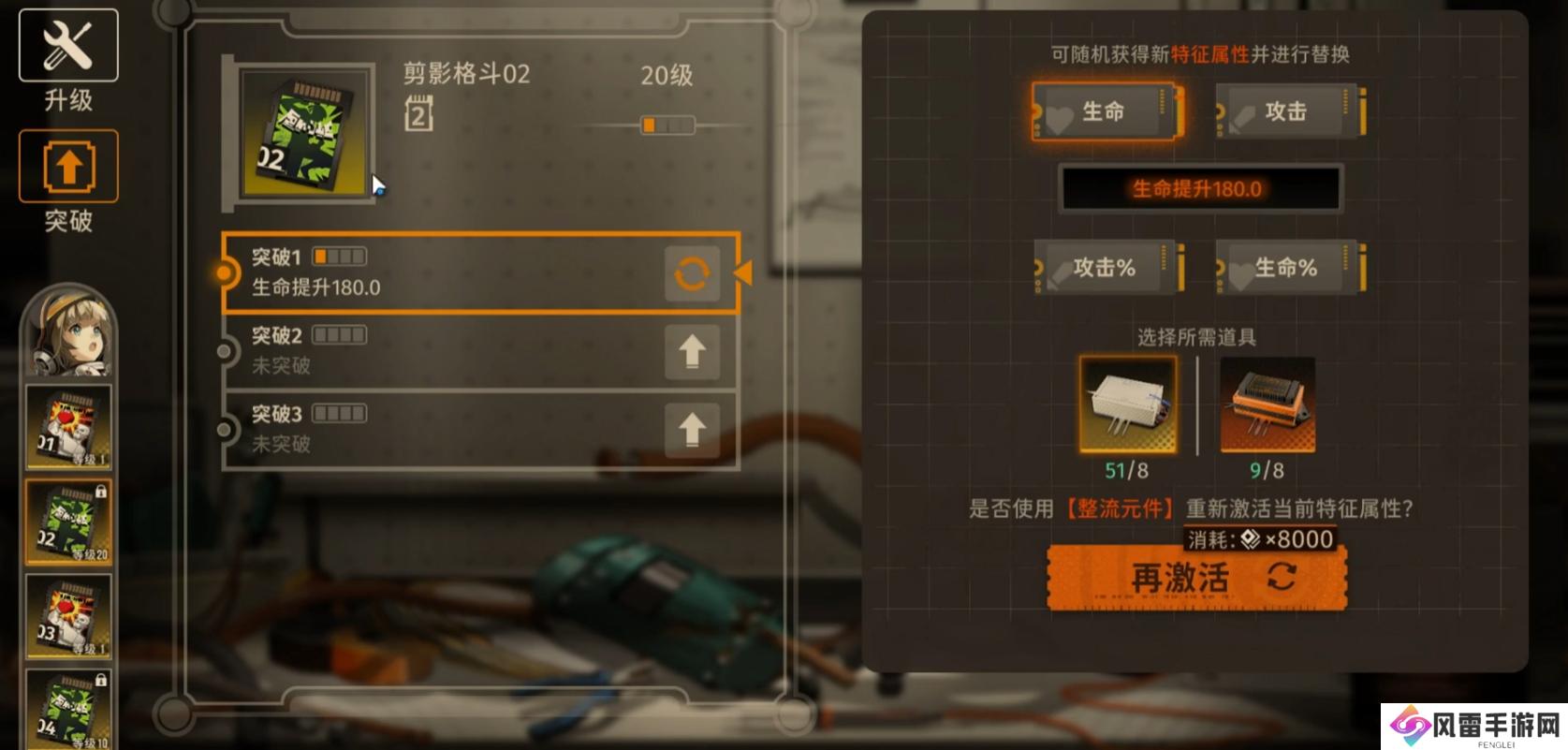
Task: Select the 生命% attribute option
Action: 1289,268
